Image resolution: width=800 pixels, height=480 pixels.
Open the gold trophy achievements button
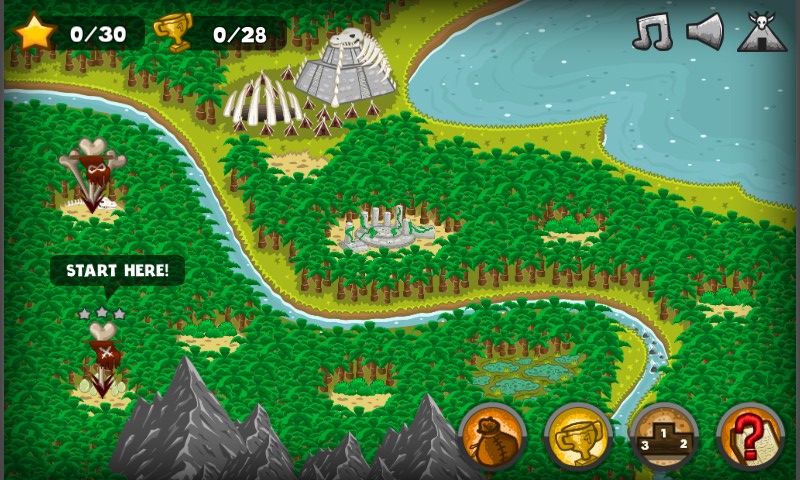point(578,436)
